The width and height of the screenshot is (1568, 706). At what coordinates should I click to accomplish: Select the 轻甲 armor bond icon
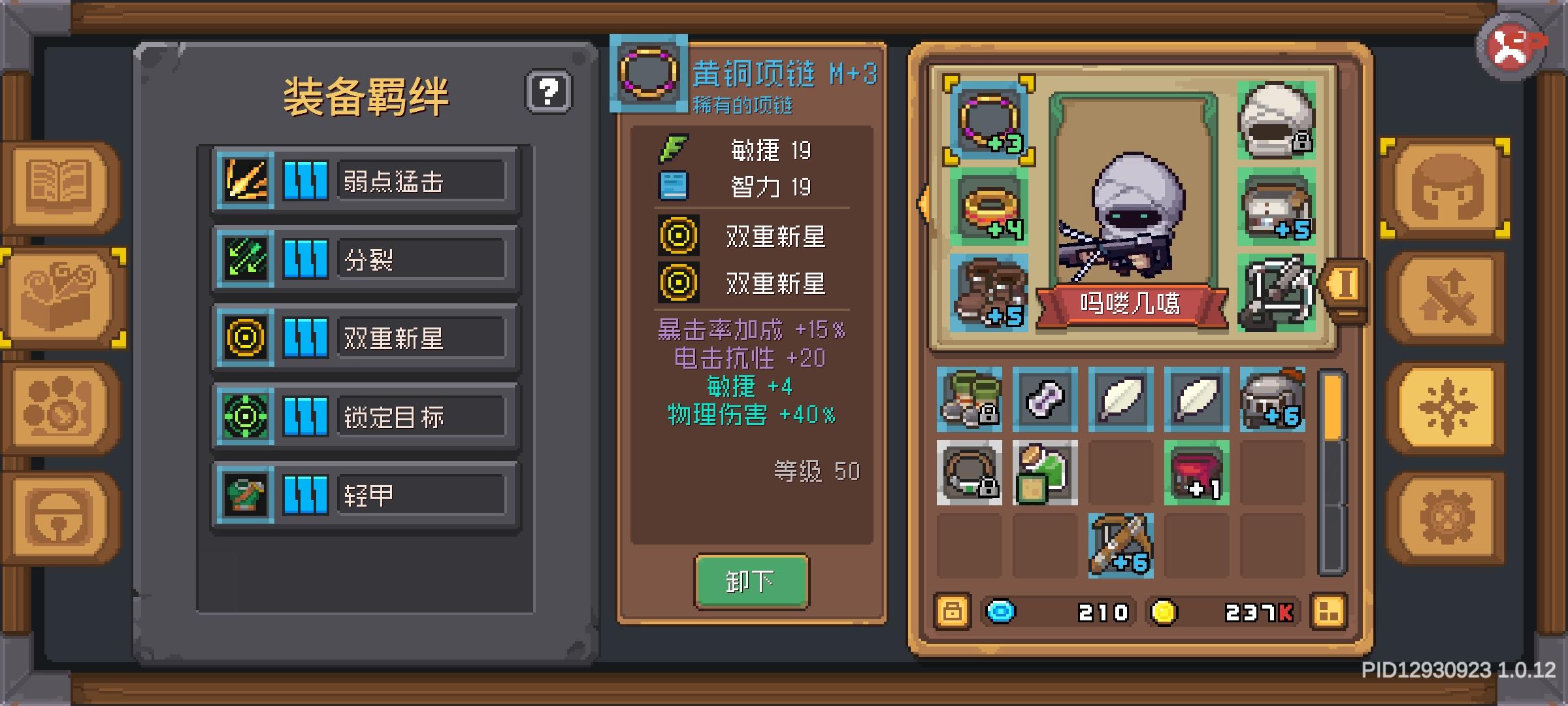[244, 496]
